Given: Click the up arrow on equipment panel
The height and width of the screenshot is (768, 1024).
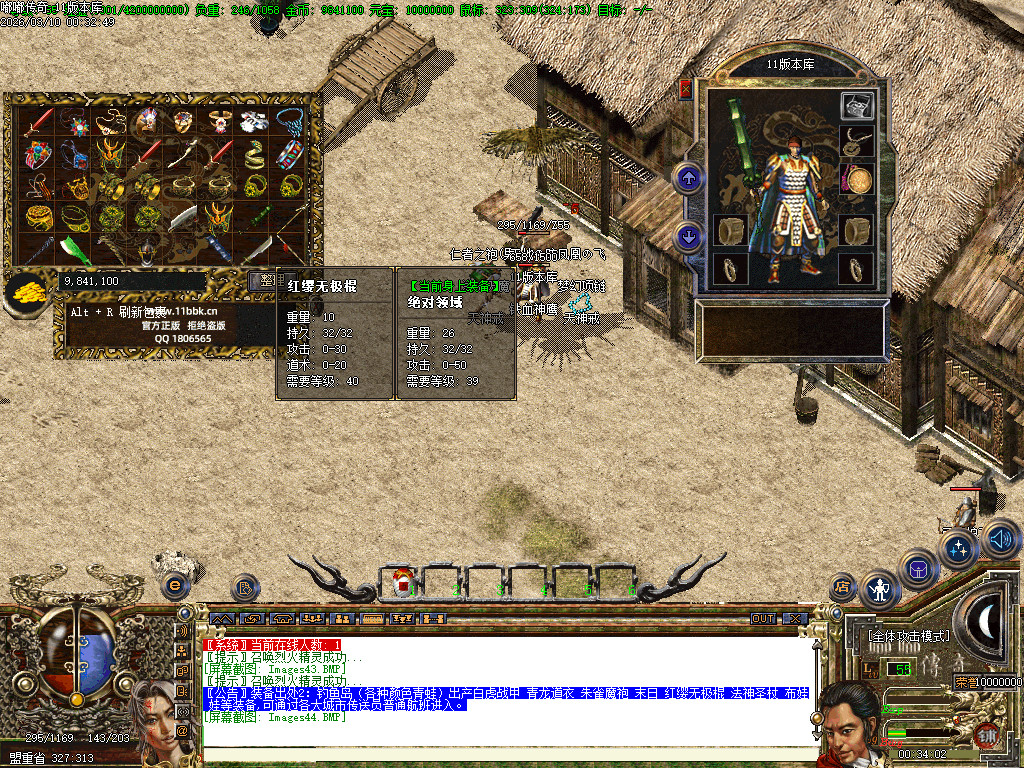Looking at the screenshot, I should pyautogui.click(x=688, y=179).
